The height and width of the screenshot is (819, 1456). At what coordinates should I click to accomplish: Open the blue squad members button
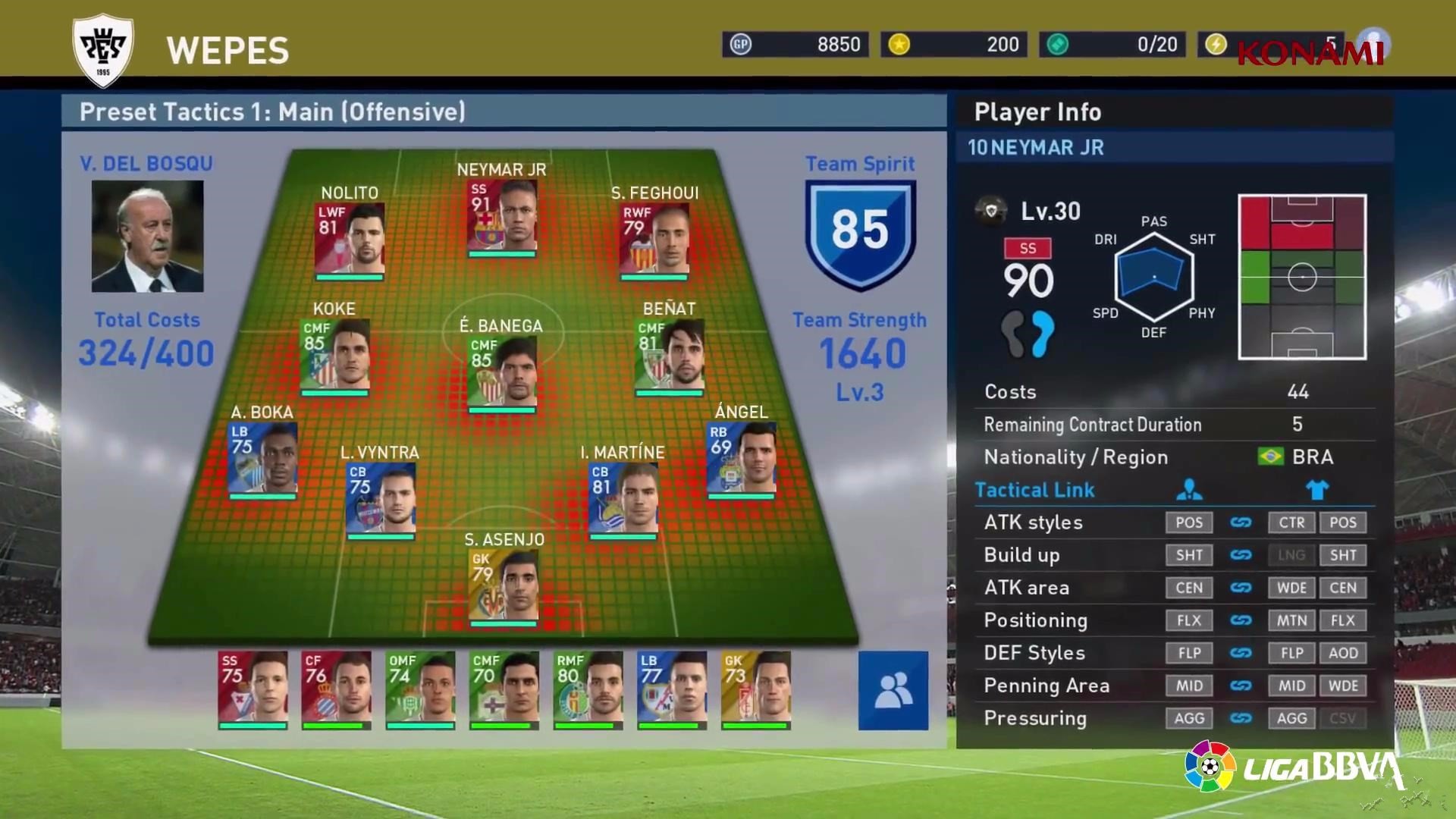point(893,690)
